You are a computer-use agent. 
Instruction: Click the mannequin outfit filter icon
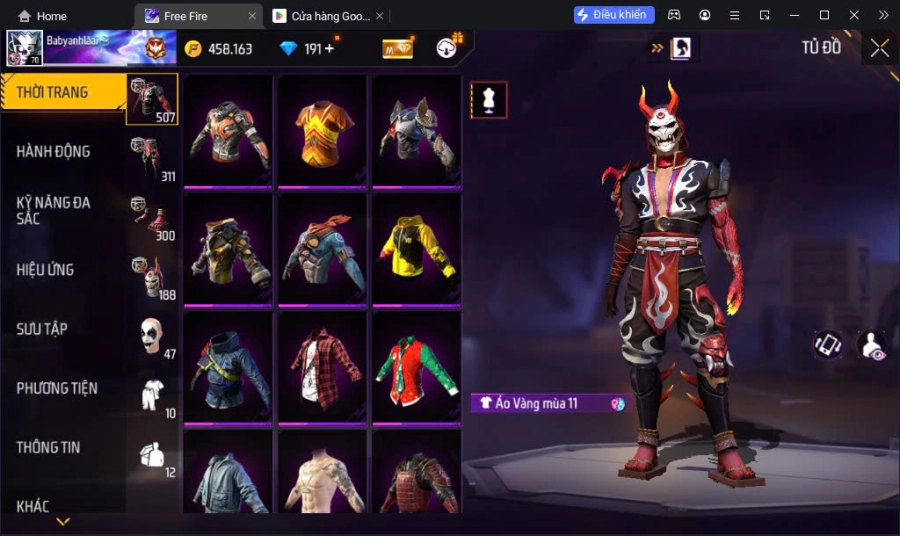point(489,100)
